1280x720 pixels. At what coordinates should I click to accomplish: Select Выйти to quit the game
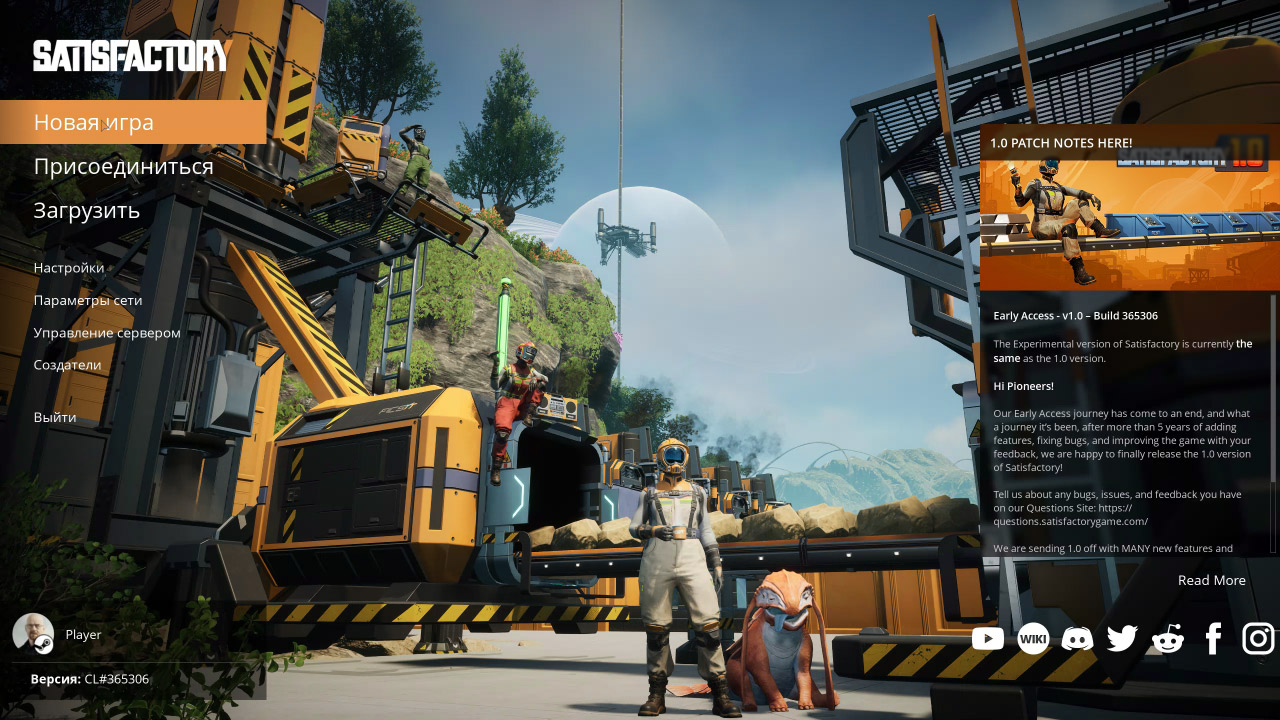57,416
